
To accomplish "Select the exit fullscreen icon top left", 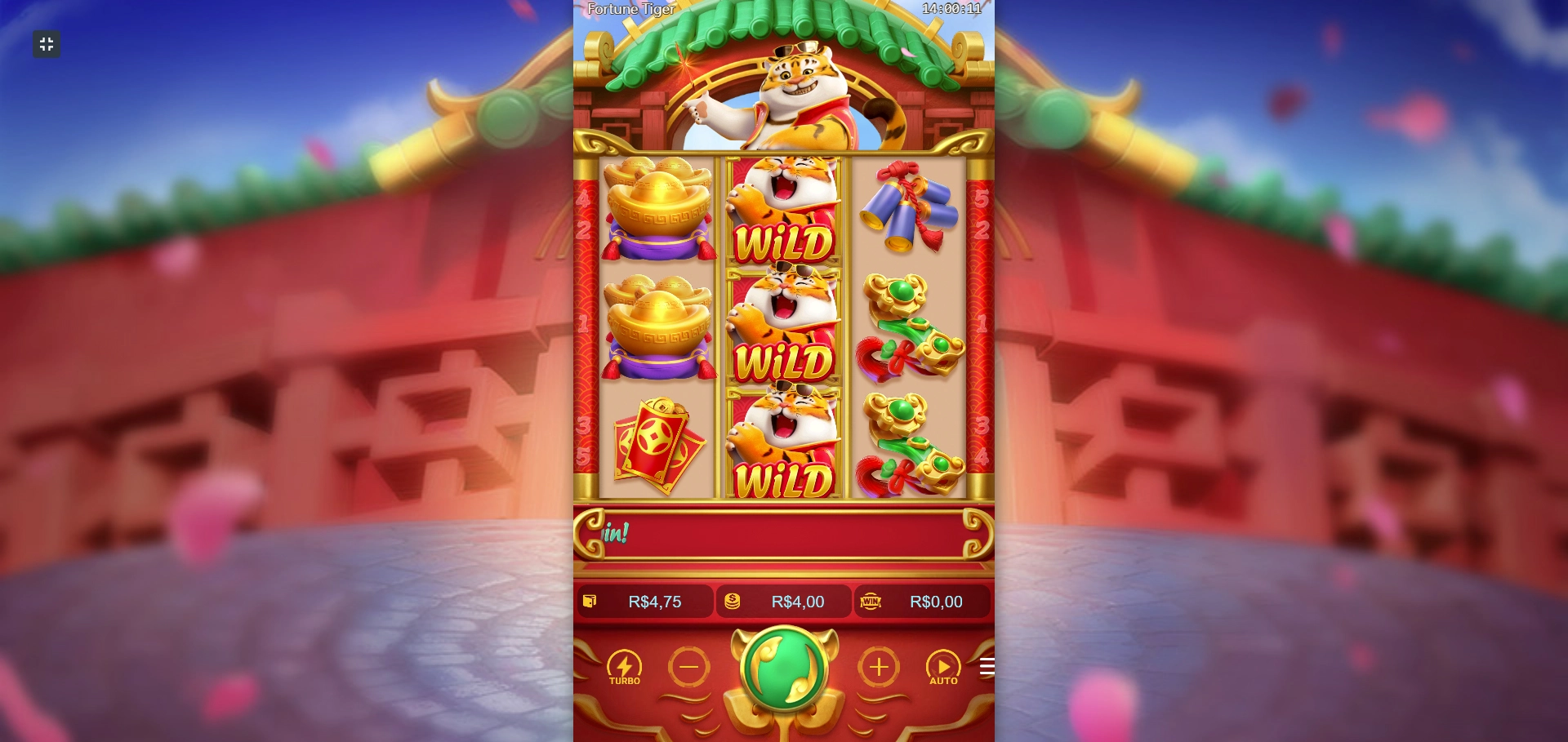I will 46,44.
